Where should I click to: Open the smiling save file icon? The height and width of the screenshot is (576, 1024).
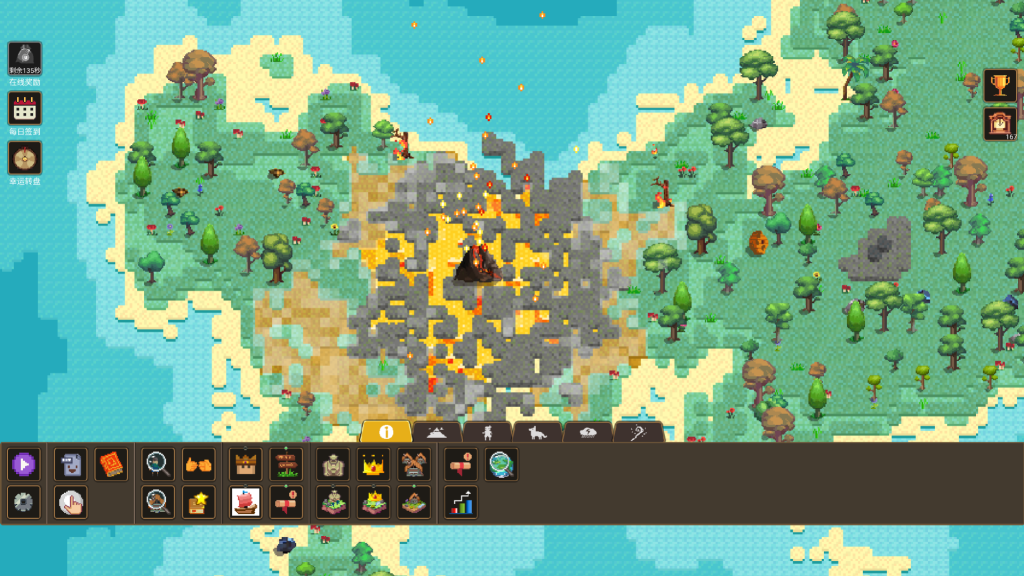tap(70, 464)
